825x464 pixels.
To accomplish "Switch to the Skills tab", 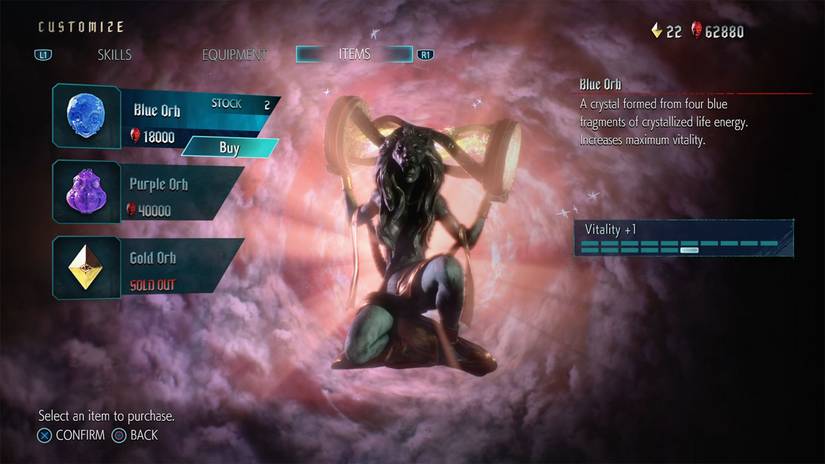I will (x=114, y=55).
